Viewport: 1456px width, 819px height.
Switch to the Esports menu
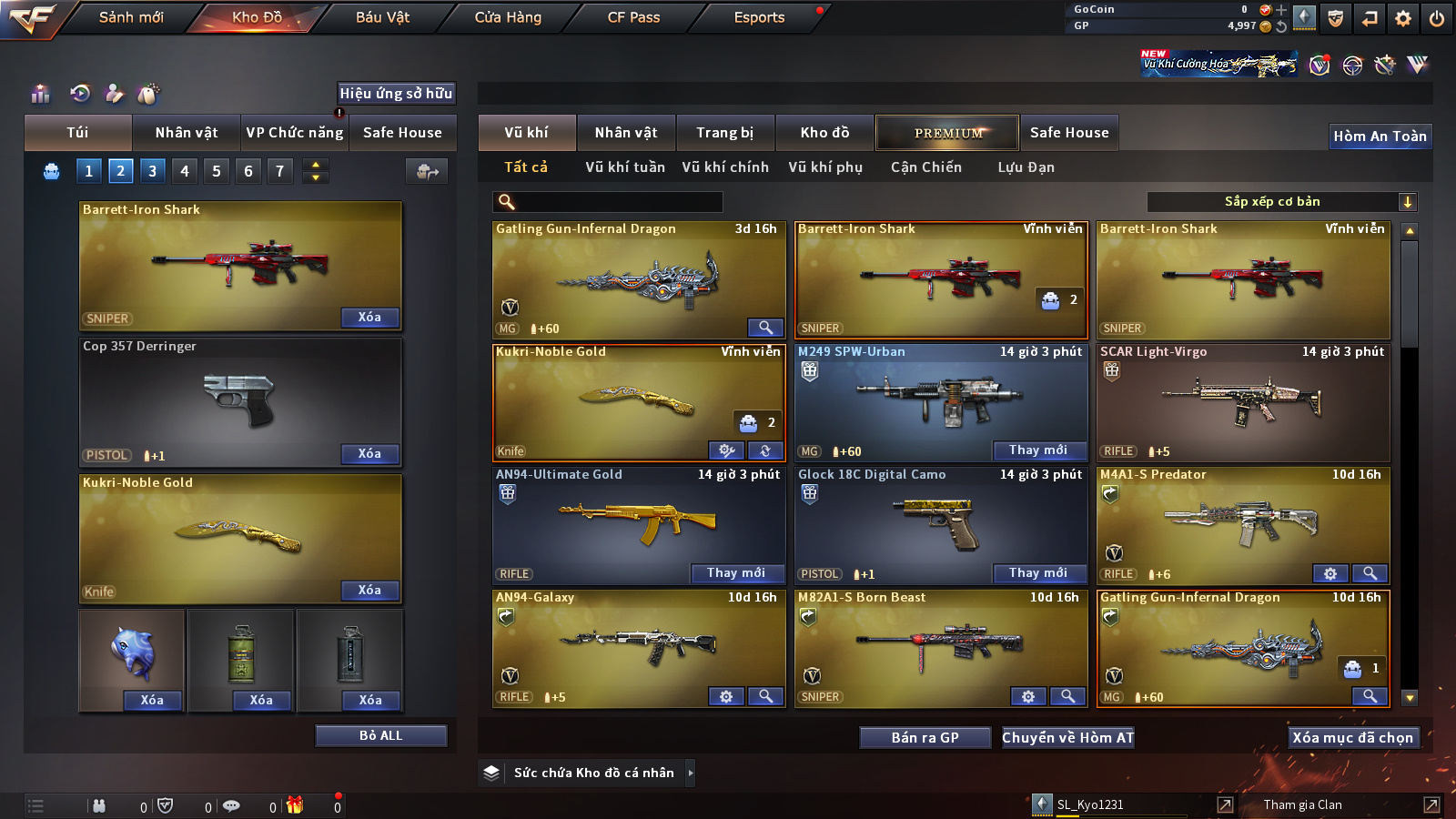[759, 17]
